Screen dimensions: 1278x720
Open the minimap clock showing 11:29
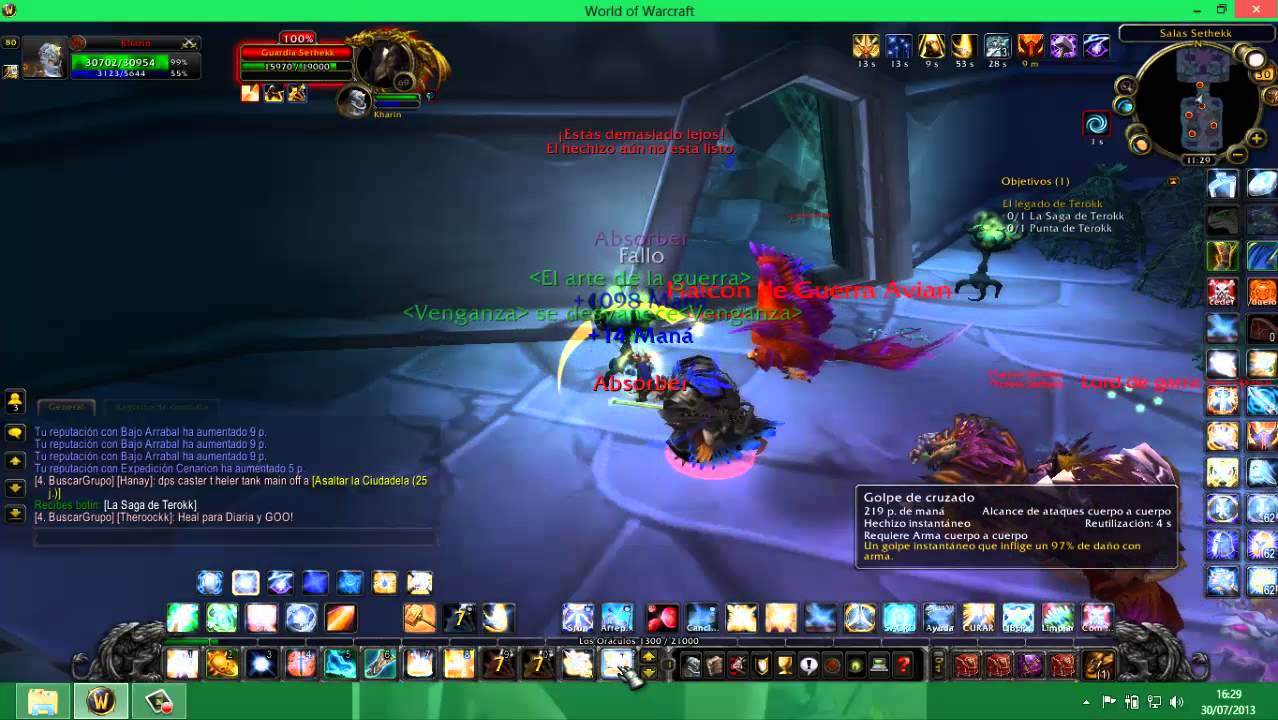[x=1198, y=160]
